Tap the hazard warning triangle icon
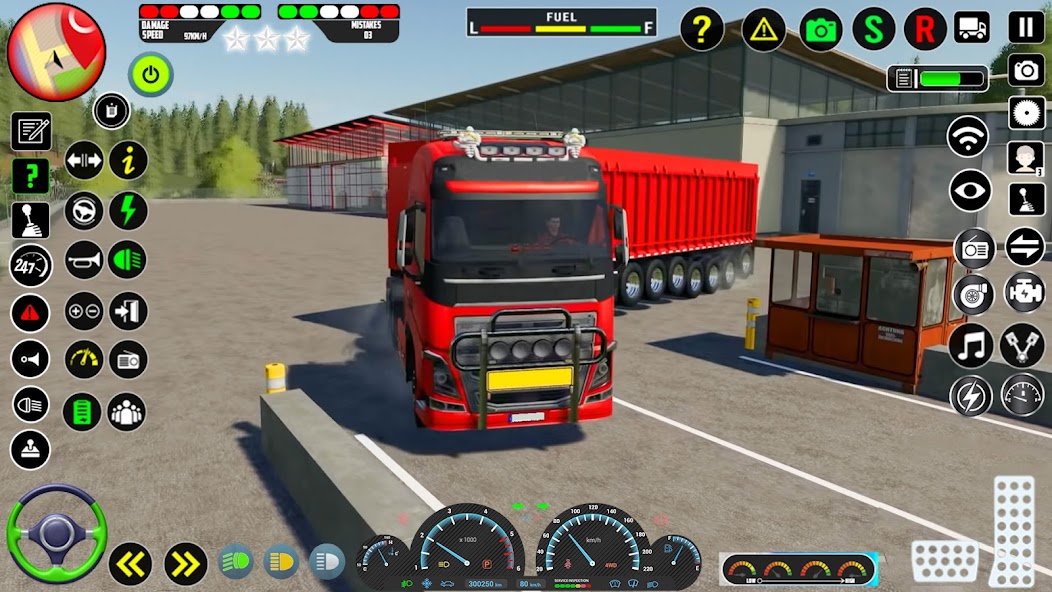 tap(763, 30)
